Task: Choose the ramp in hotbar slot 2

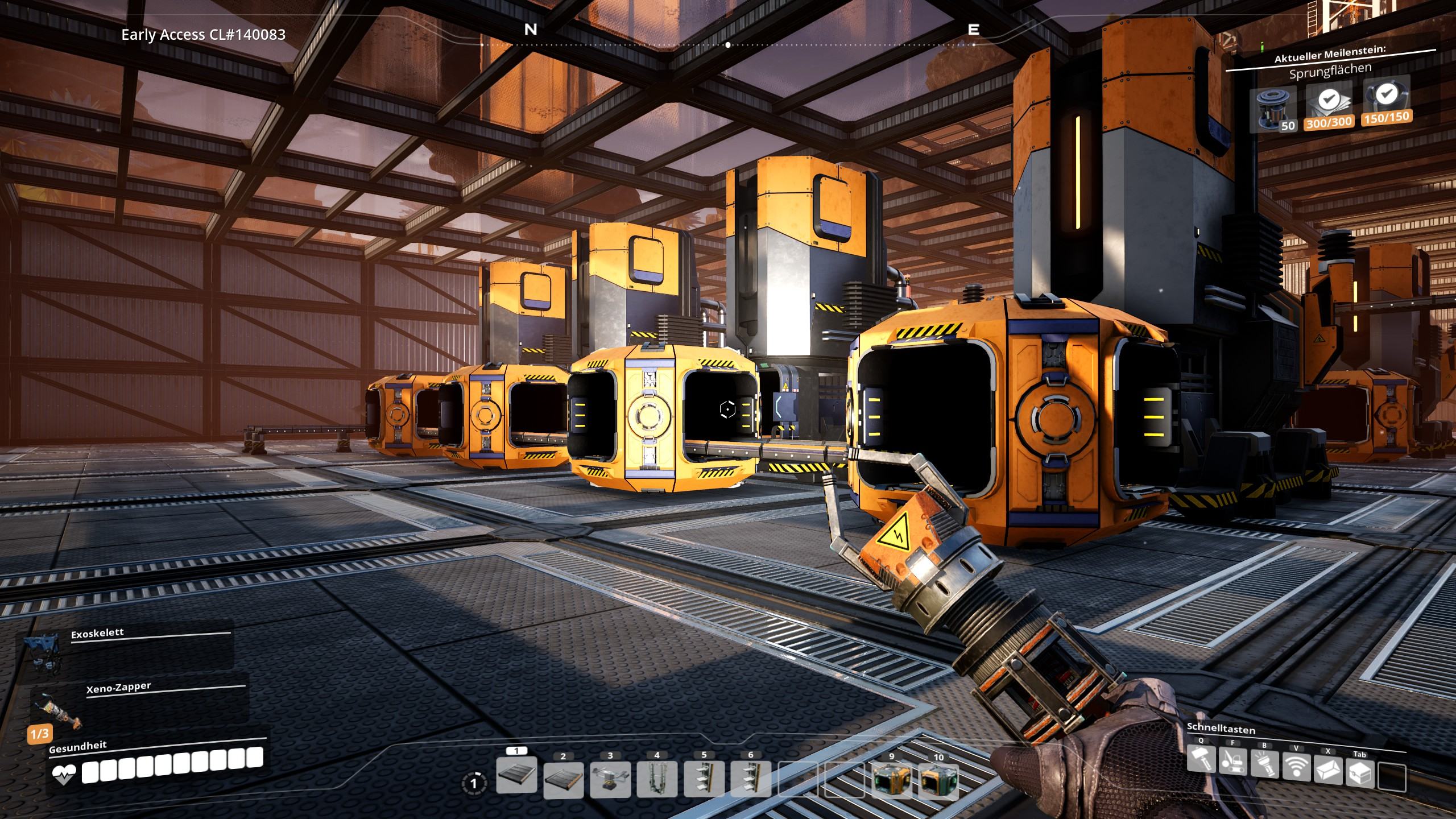Action: tap(563, 780)
